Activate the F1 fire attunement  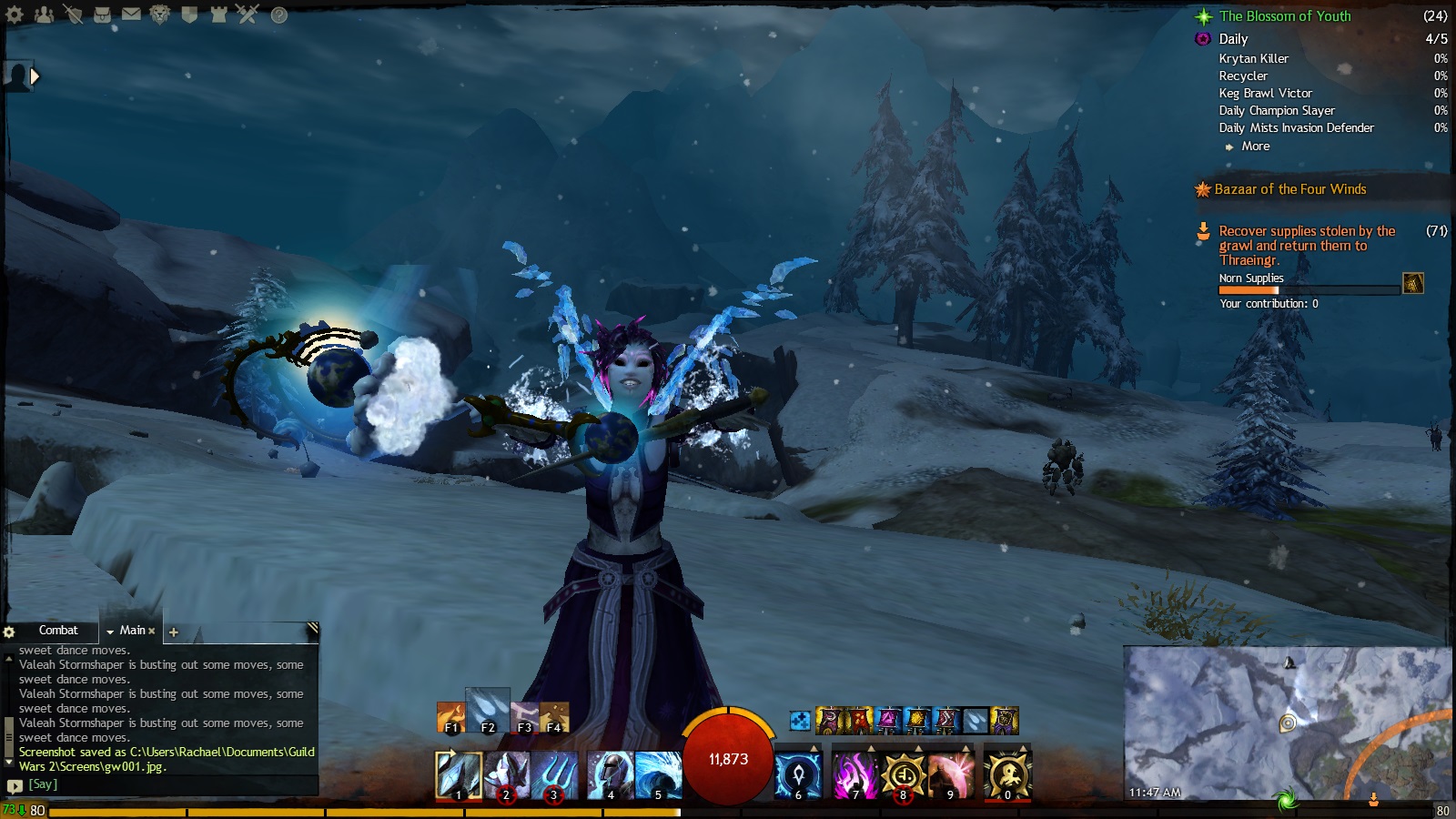point(450,718)
